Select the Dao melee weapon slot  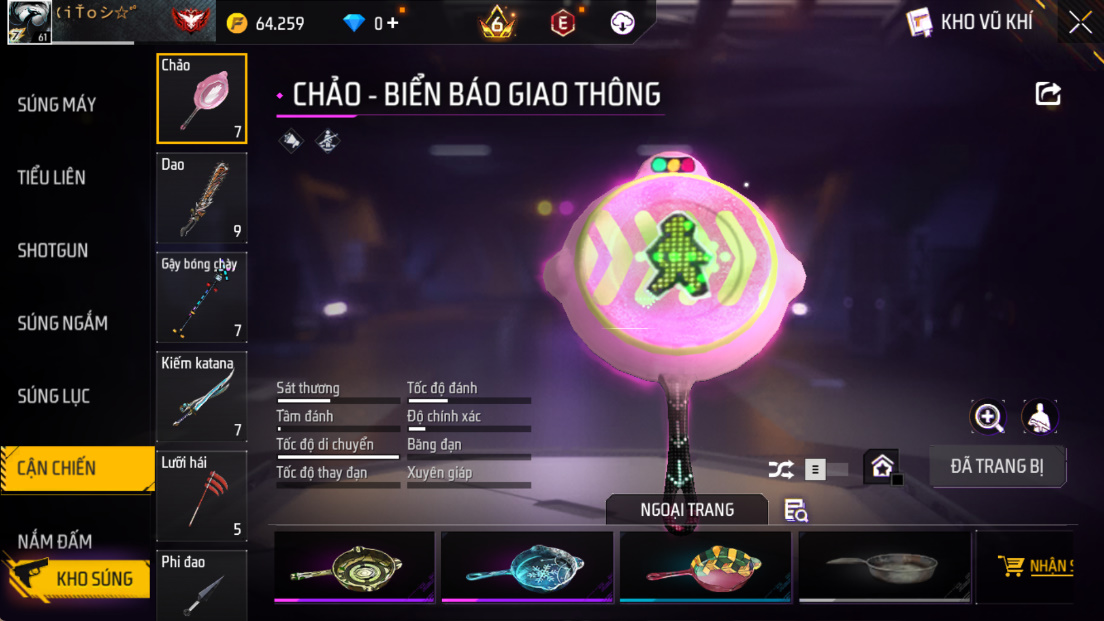(x=202, y=198)
